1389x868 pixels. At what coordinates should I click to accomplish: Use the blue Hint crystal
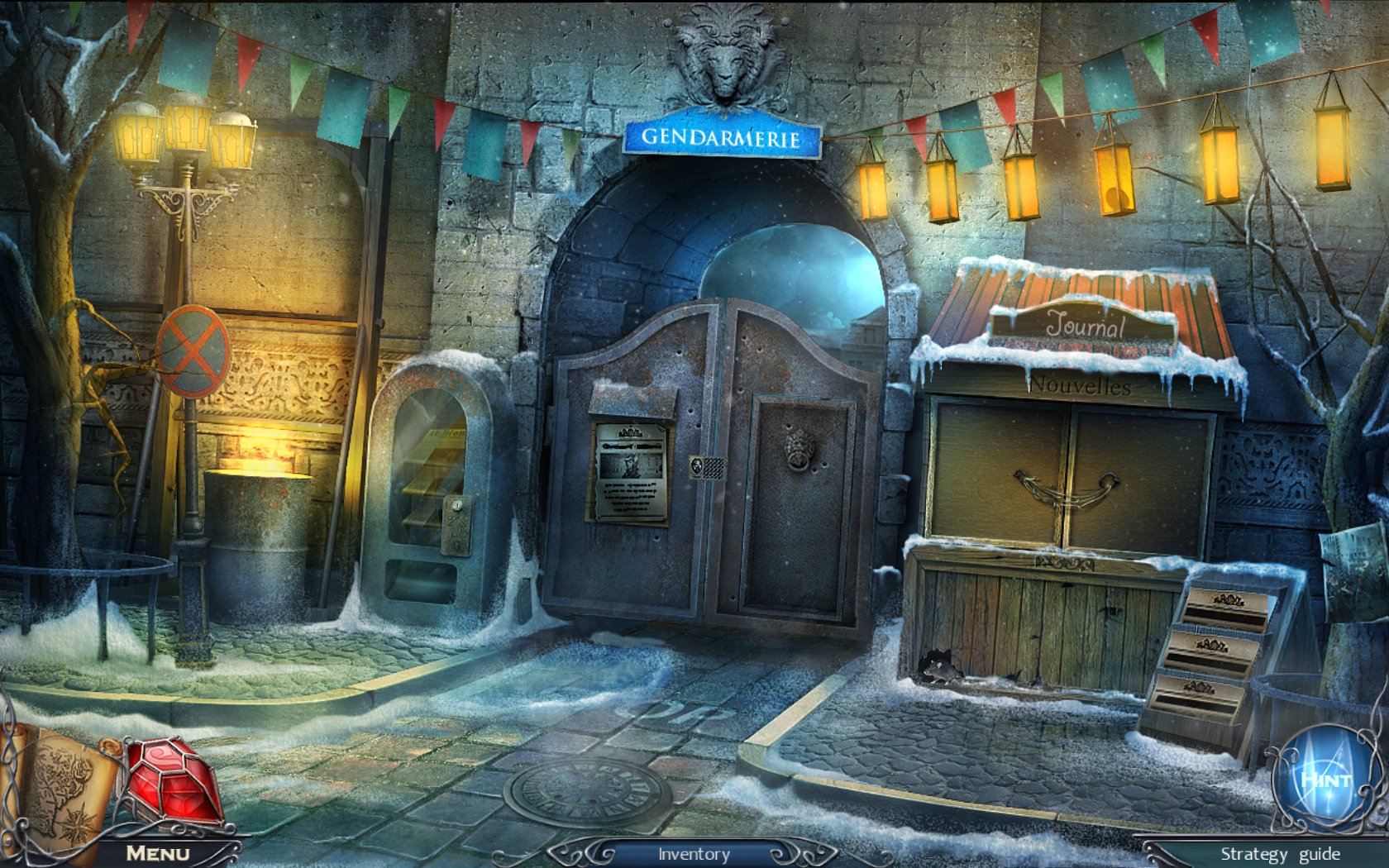(x=1325, y=779)
